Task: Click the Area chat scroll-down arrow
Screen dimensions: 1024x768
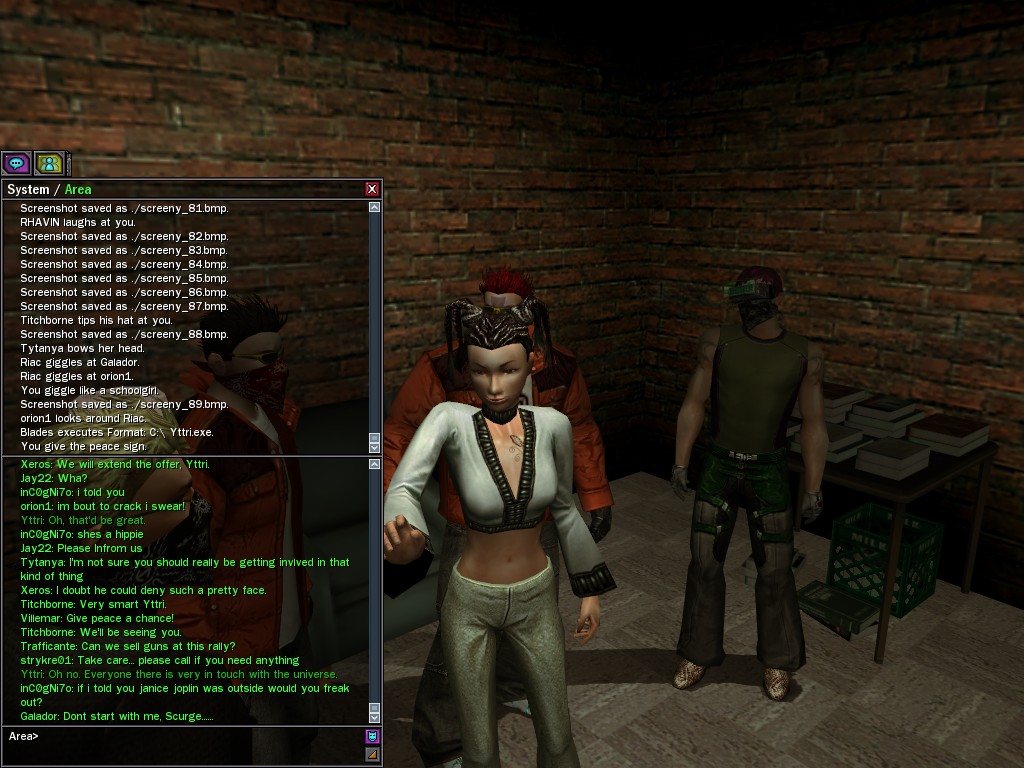Action: pos(374,717)
